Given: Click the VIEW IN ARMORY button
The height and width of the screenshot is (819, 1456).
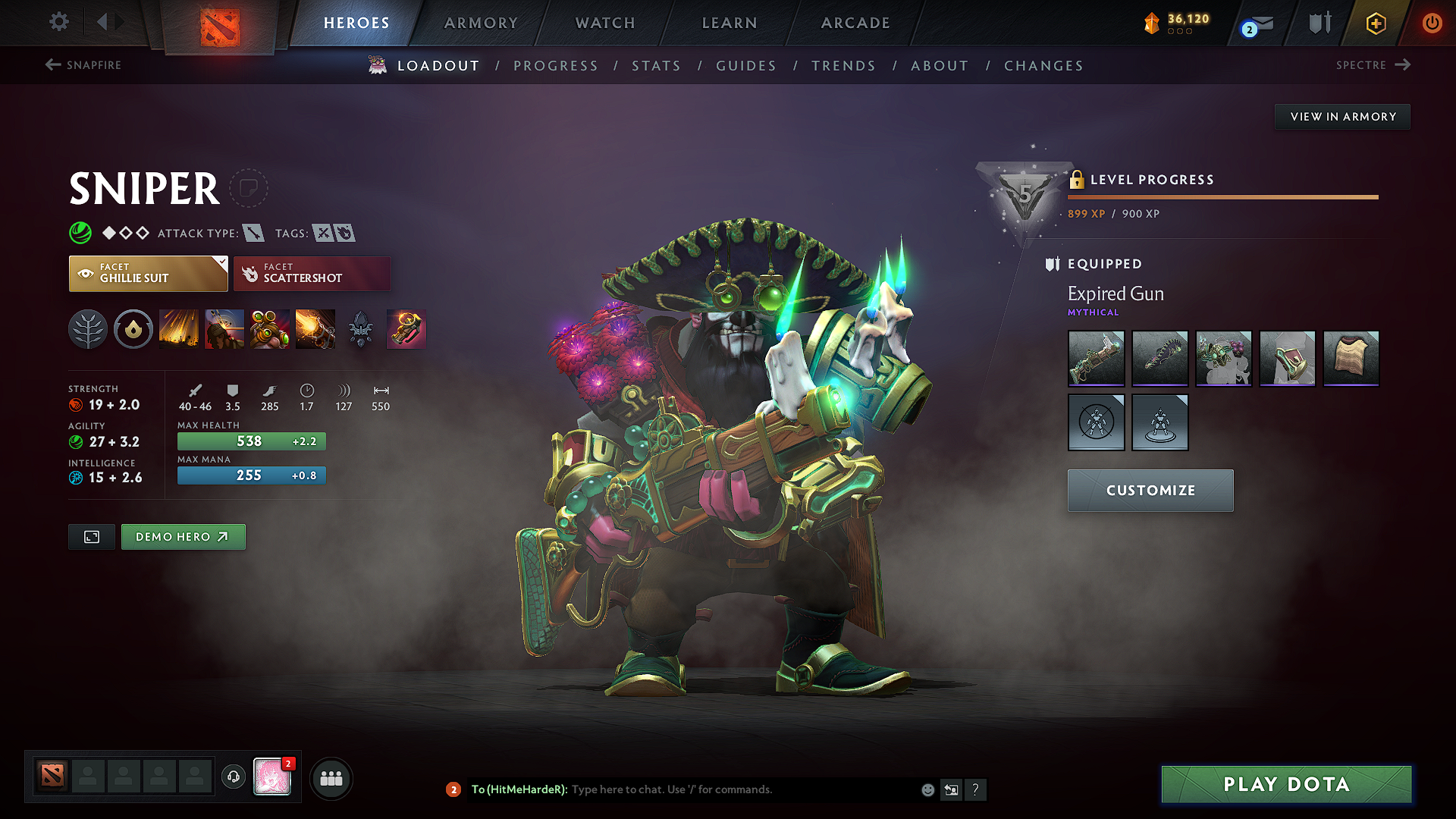Looking at the screenshot, I should point(1342,116).
